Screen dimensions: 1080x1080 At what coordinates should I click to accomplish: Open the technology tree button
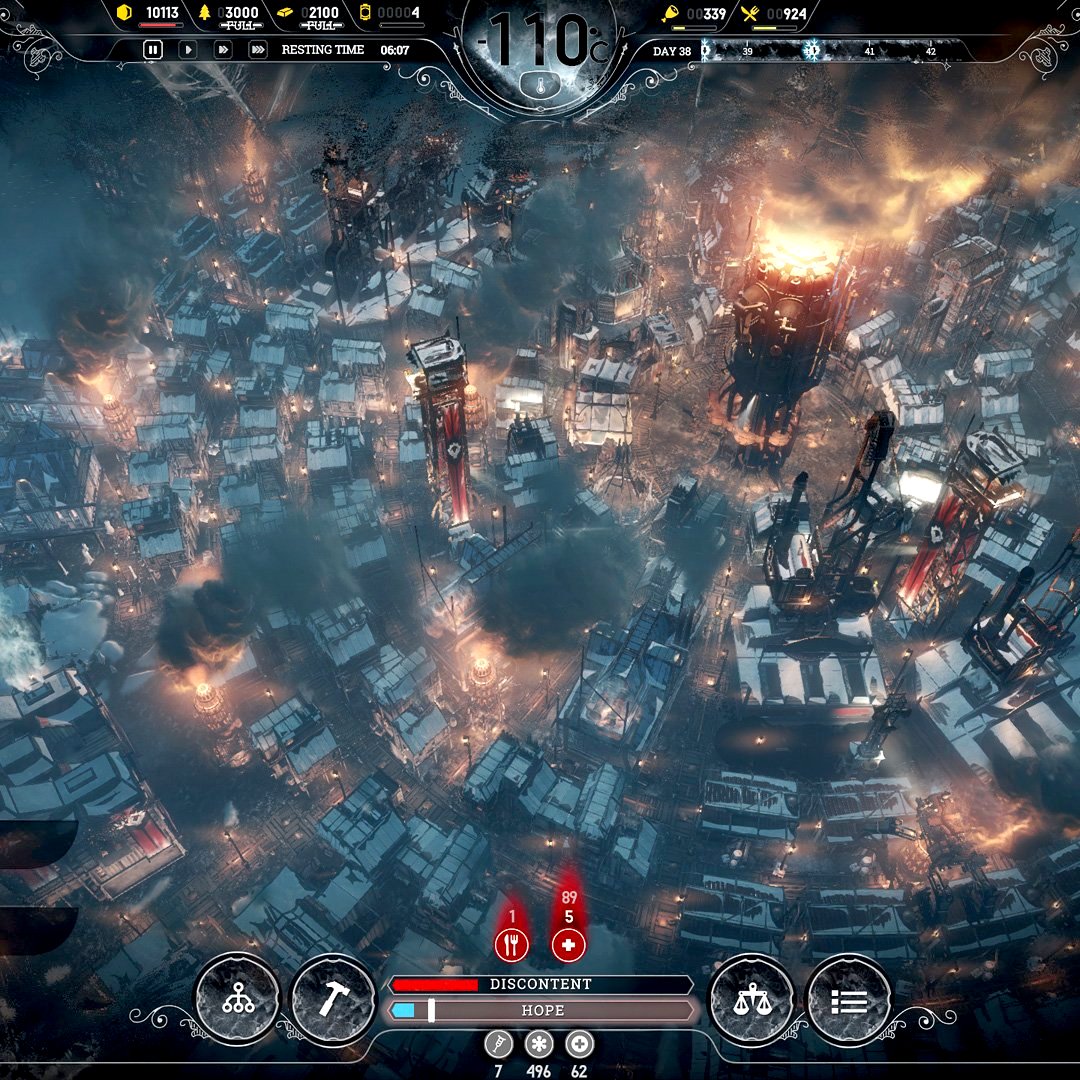tap(238, 998)
